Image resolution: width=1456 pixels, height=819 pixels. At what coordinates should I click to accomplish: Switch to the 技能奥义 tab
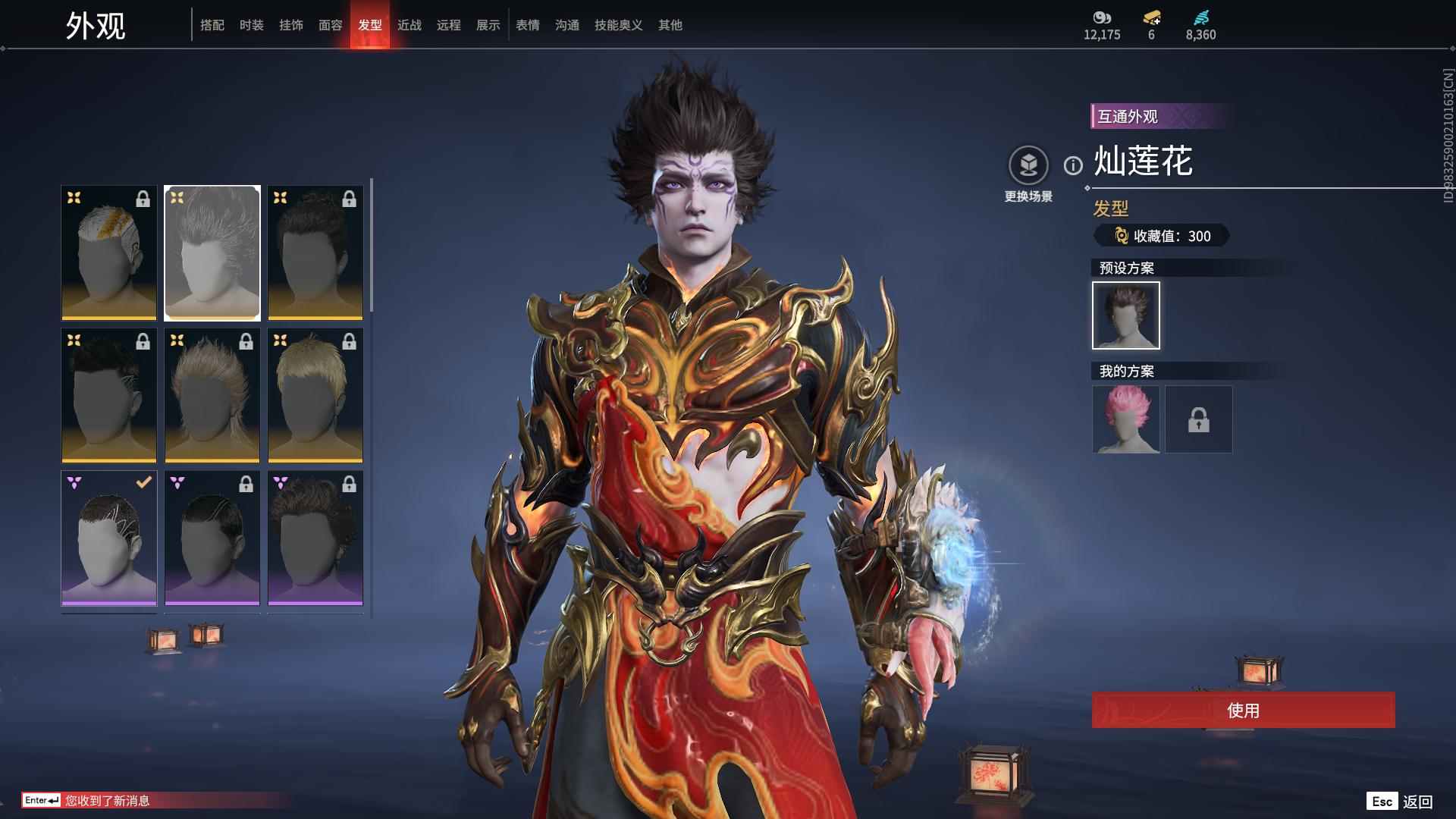[619, 25]
